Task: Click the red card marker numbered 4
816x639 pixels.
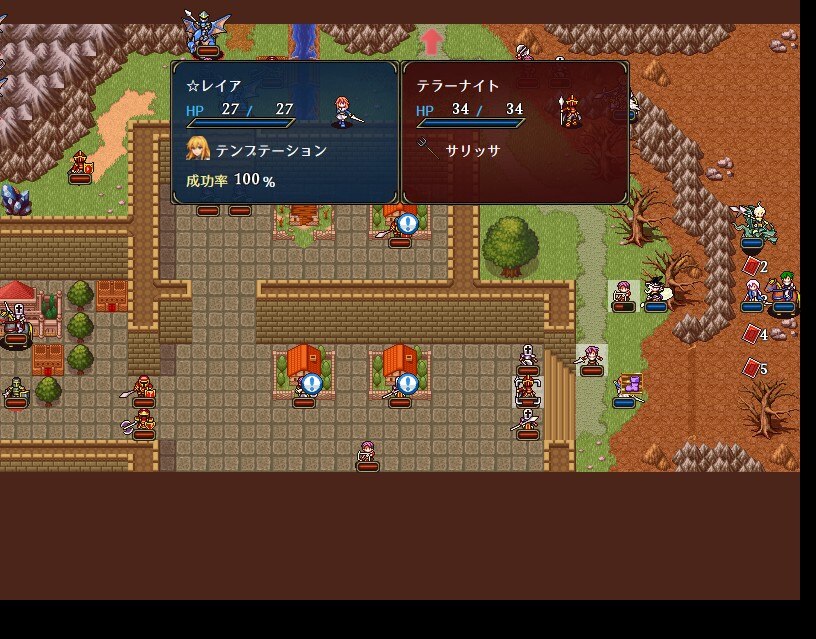Action: 753,334
